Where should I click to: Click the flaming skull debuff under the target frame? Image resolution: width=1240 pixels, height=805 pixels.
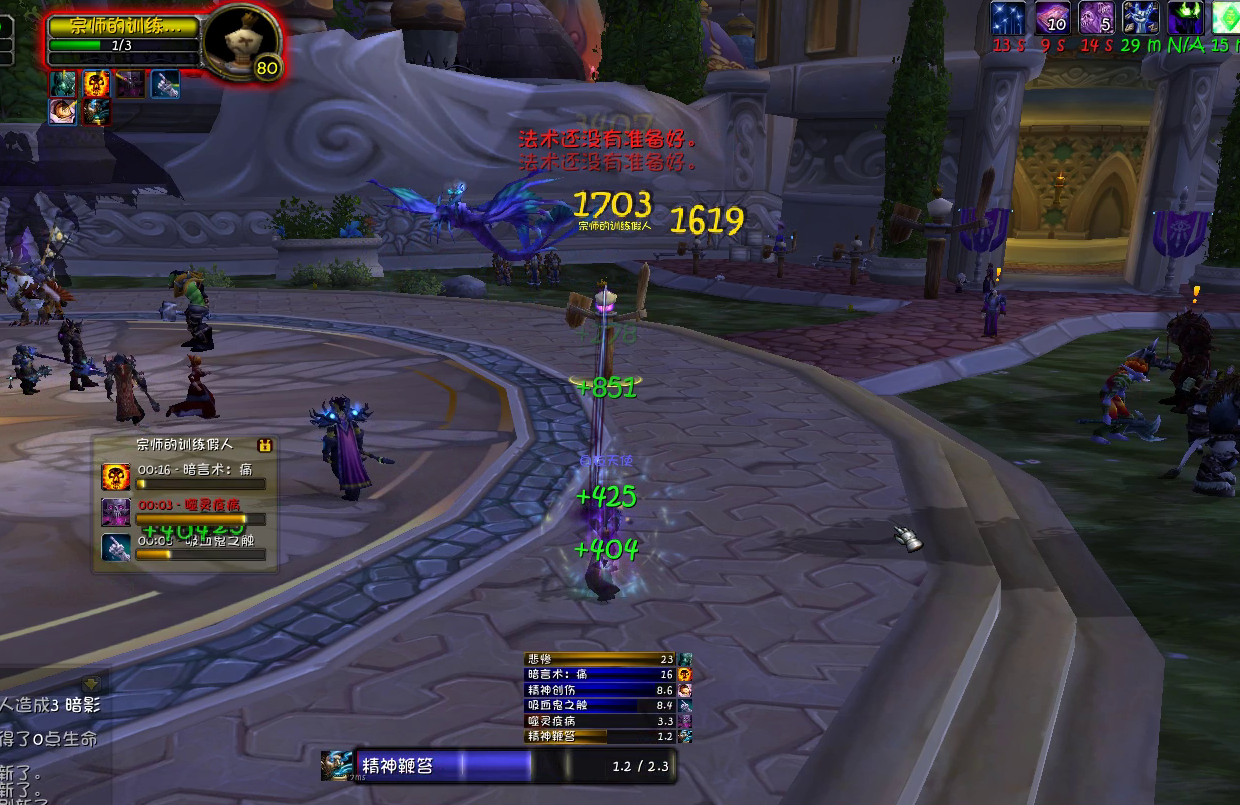click(x=96, y=84)
